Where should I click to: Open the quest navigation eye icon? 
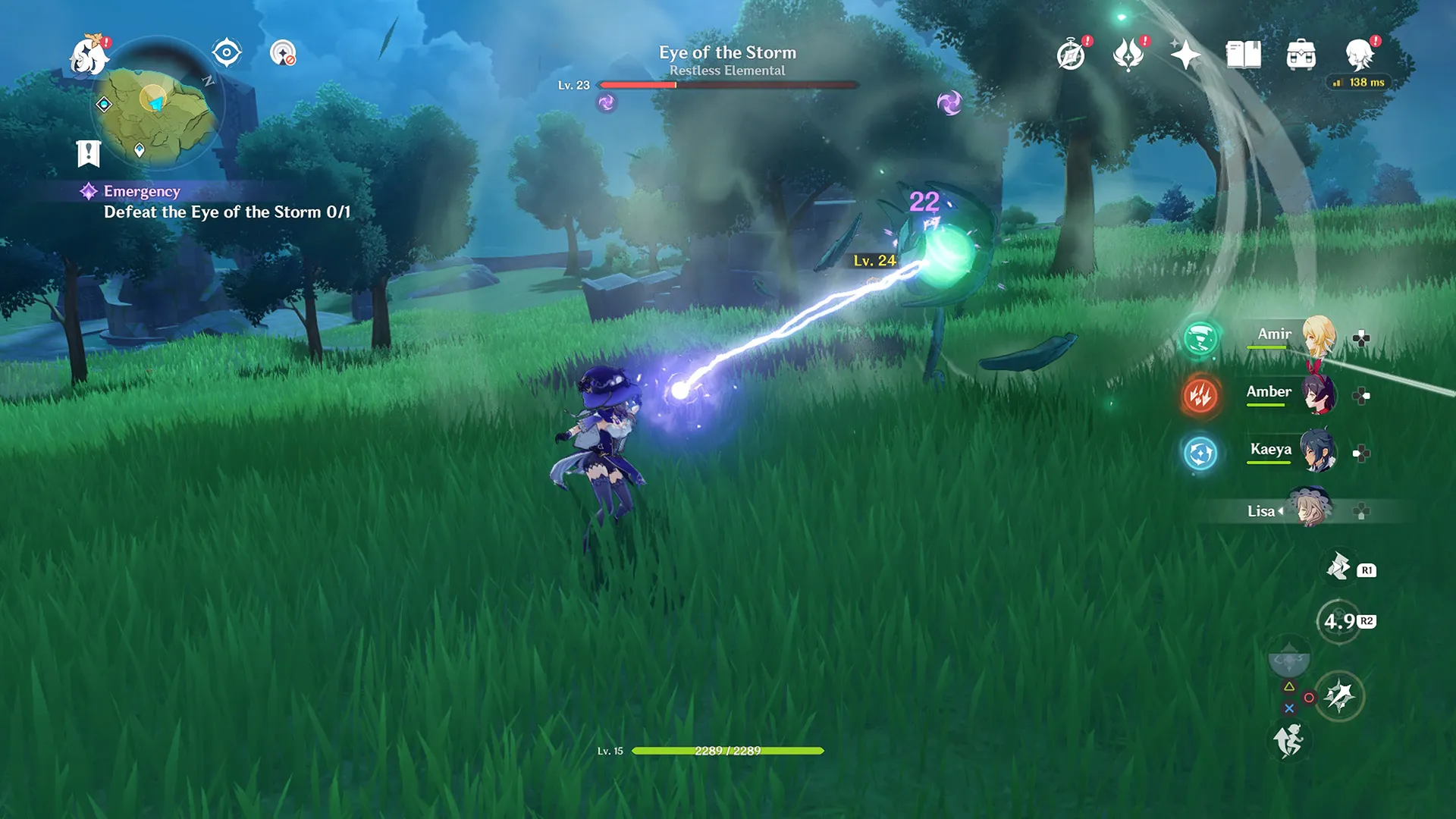[x=226, y=53]
